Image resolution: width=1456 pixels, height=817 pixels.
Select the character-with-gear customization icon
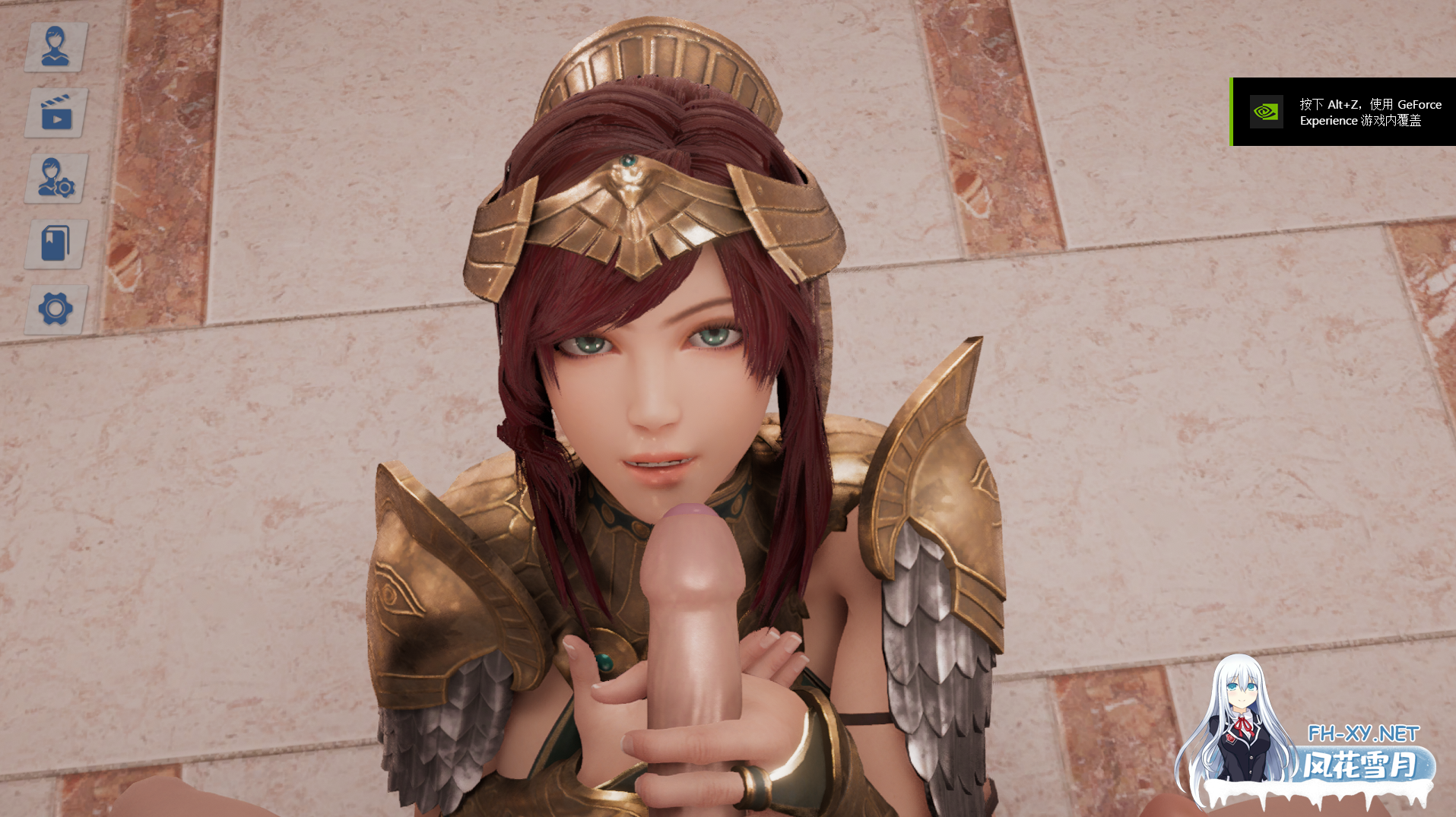tap(54, 179)
